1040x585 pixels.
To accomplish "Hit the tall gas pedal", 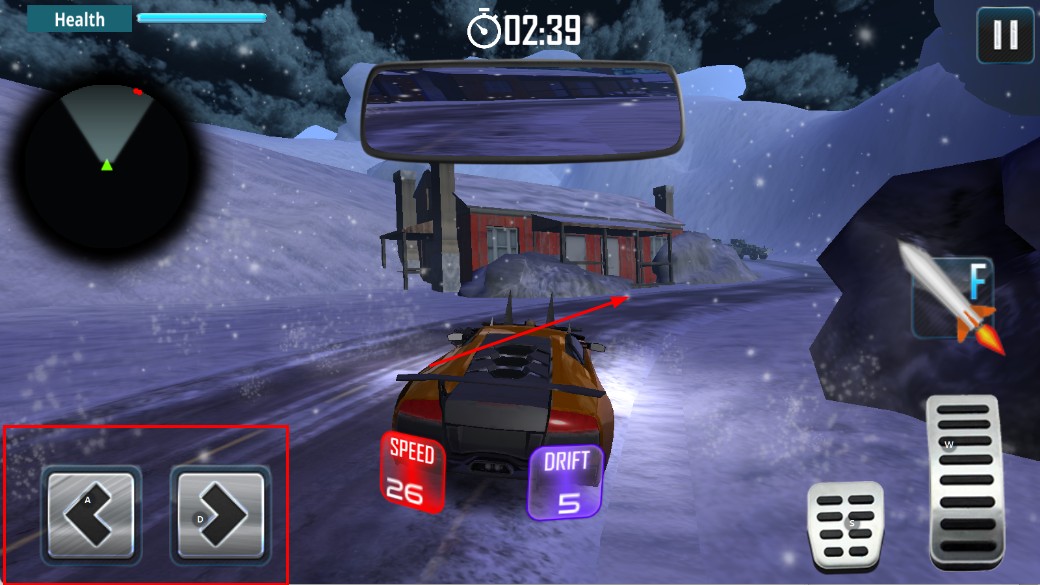I will (x=963, y=480).
